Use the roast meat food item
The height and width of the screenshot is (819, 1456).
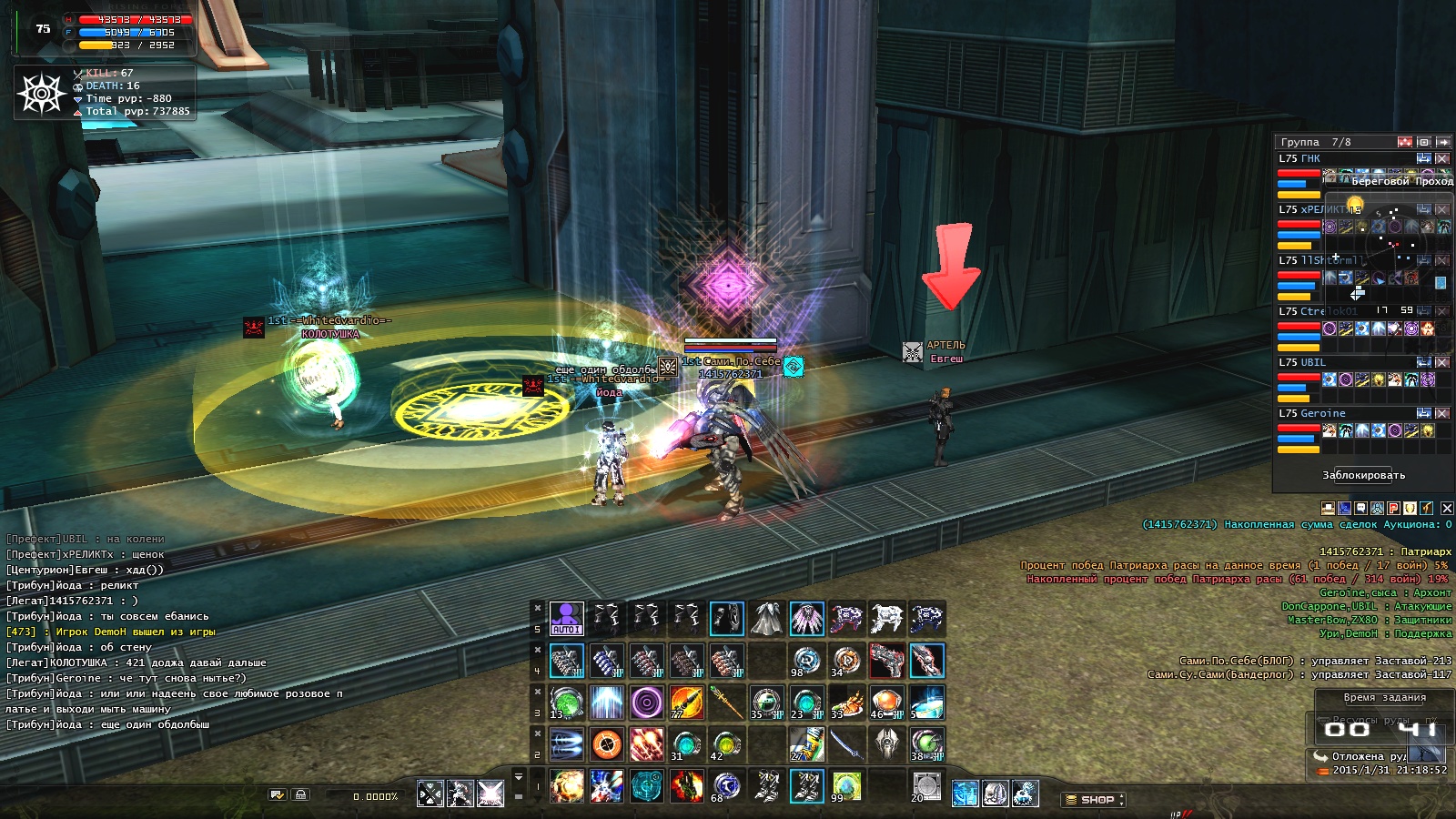846,703
